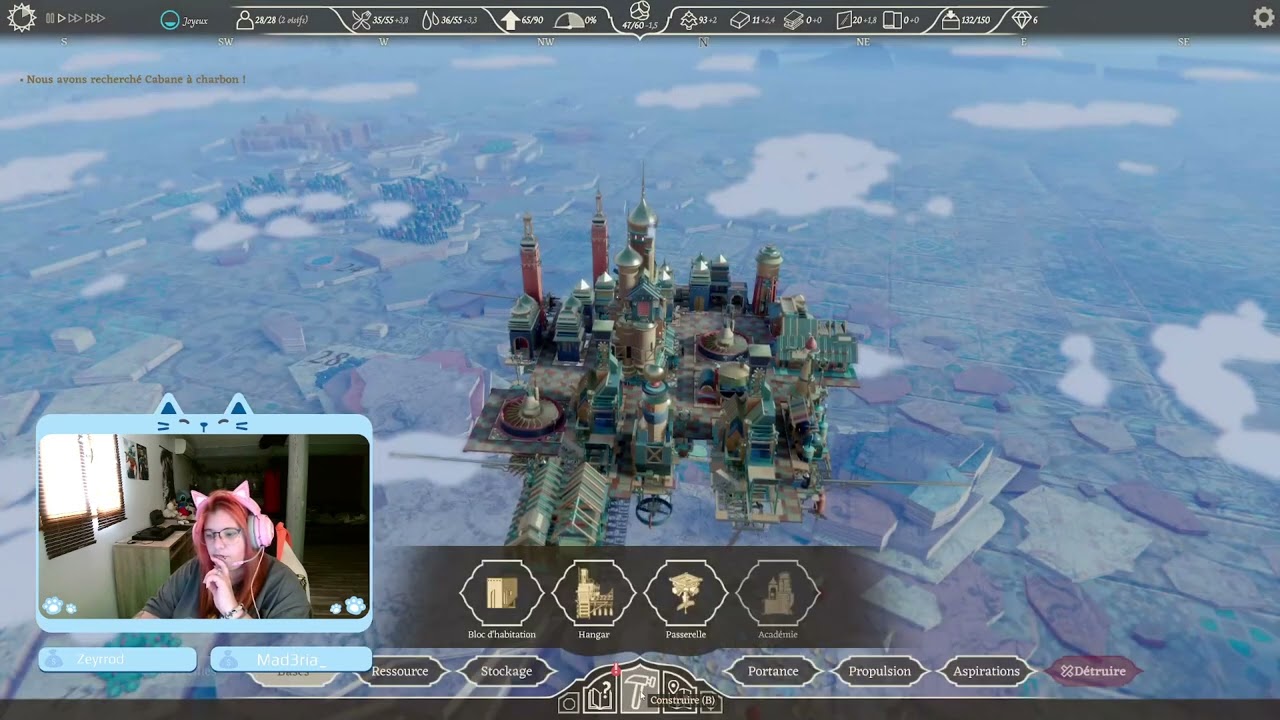
Task: Switch to the Ressource category
Action: (x=400, y=671)
